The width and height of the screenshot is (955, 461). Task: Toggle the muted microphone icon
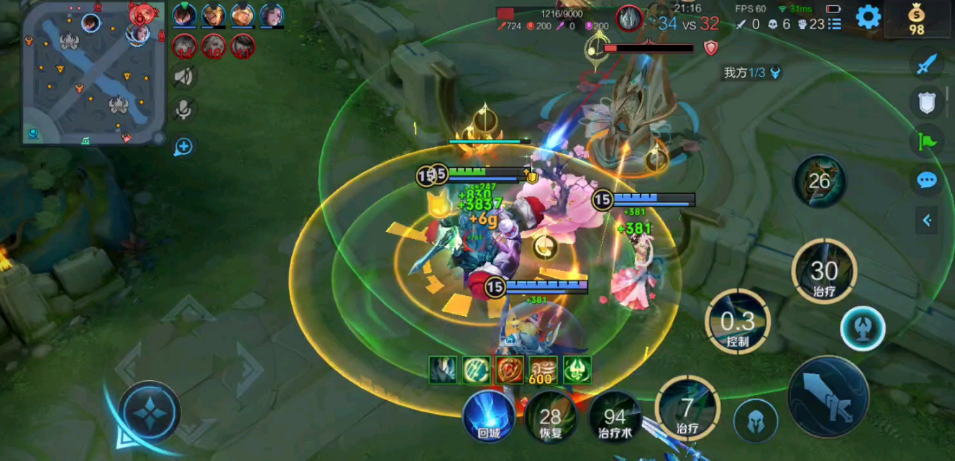pyautogui.click(x=184, y=109)
